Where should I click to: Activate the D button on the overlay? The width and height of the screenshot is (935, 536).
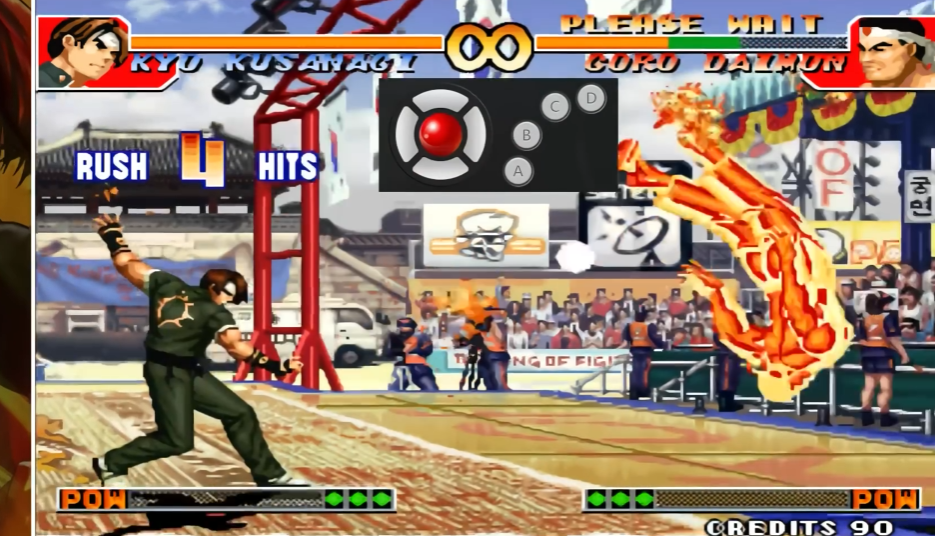point(591,98)
